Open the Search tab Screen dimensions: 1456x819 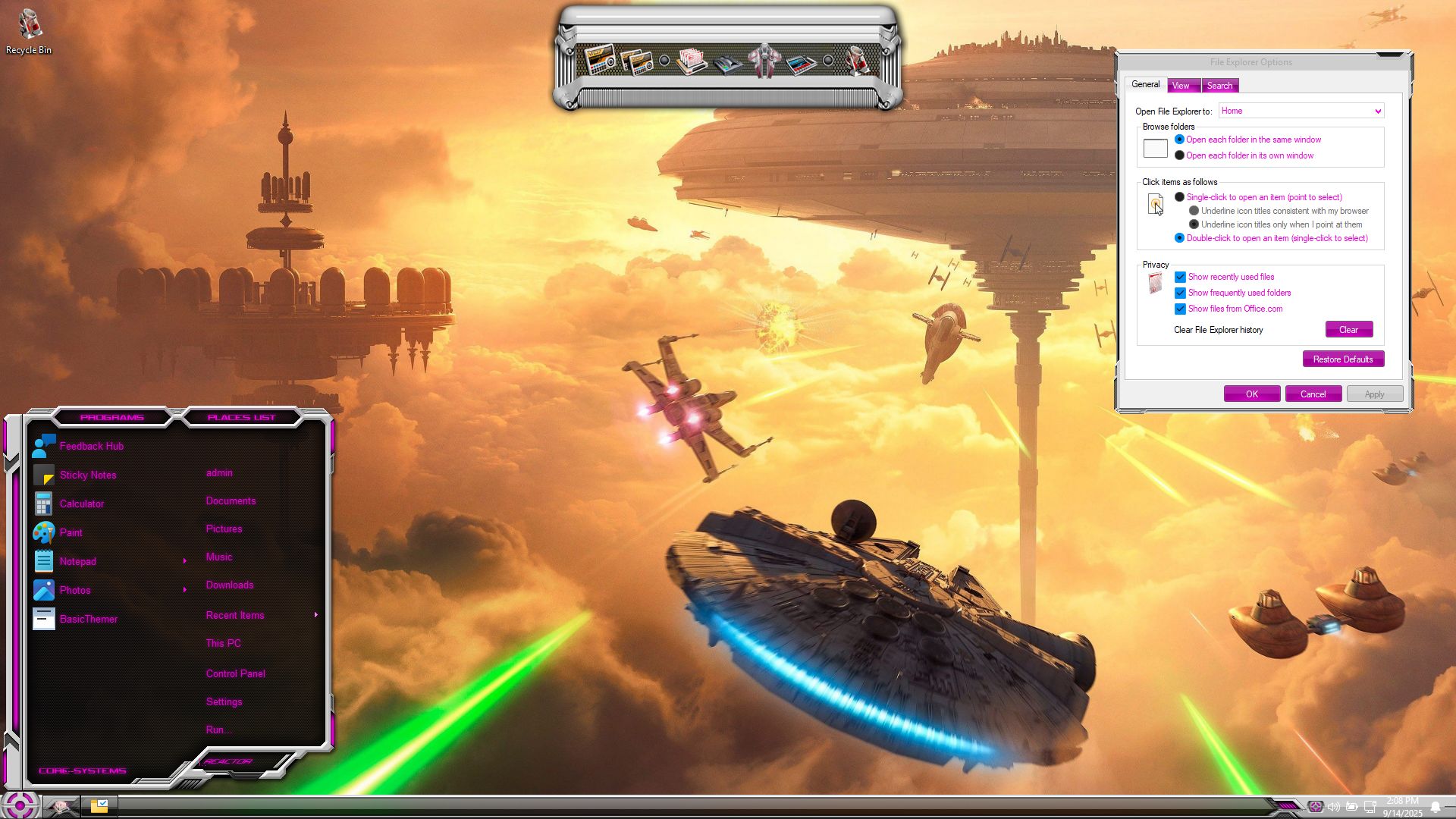coord(1219,86)
